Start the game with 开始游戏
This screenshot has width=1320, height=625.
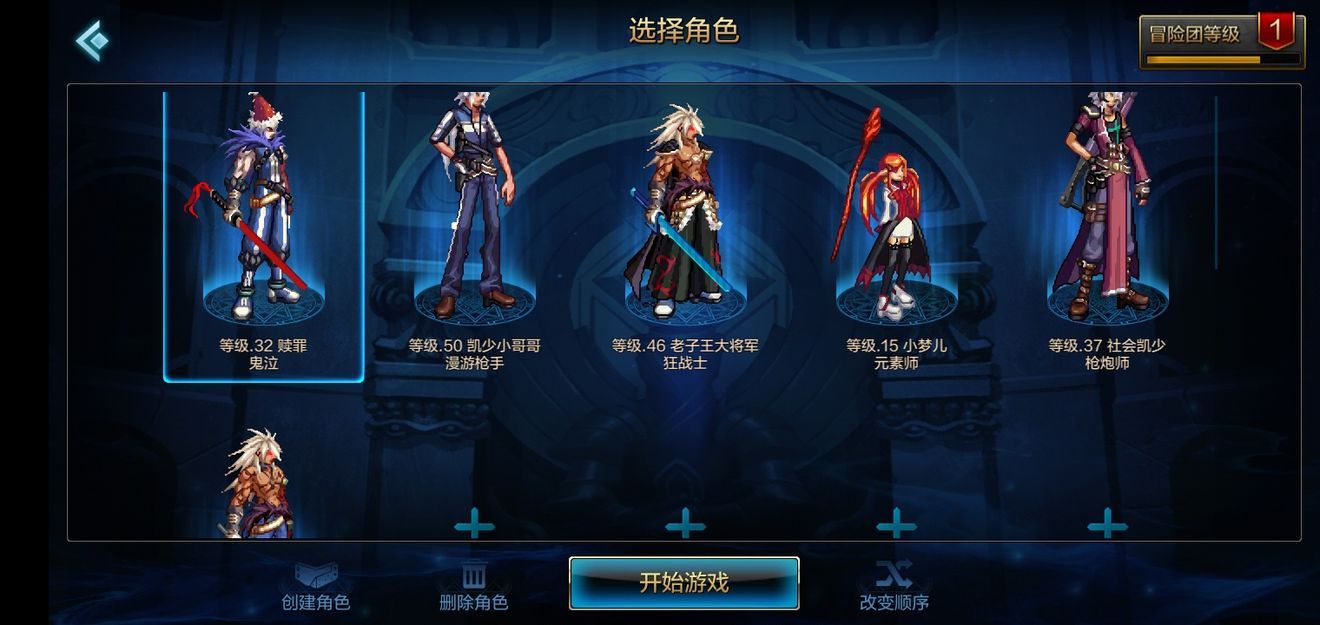[x=684, y=582]
